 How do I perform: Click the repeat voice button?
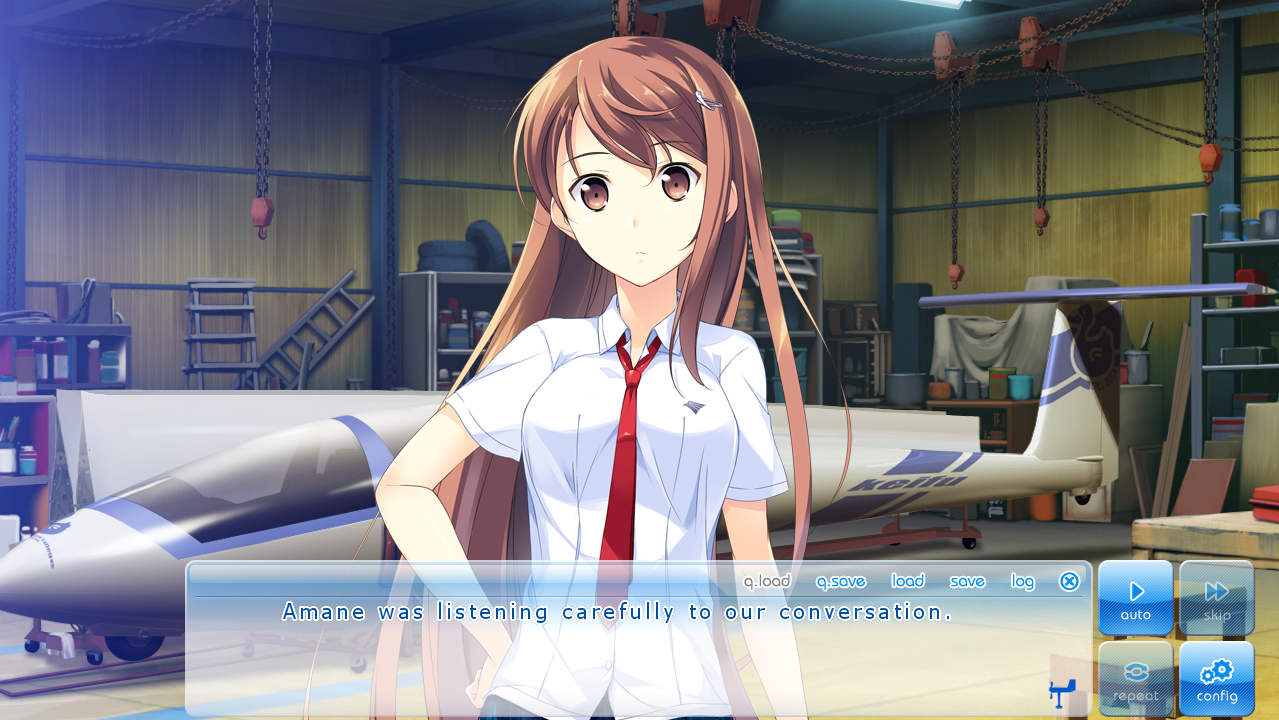click(1136, 678)
